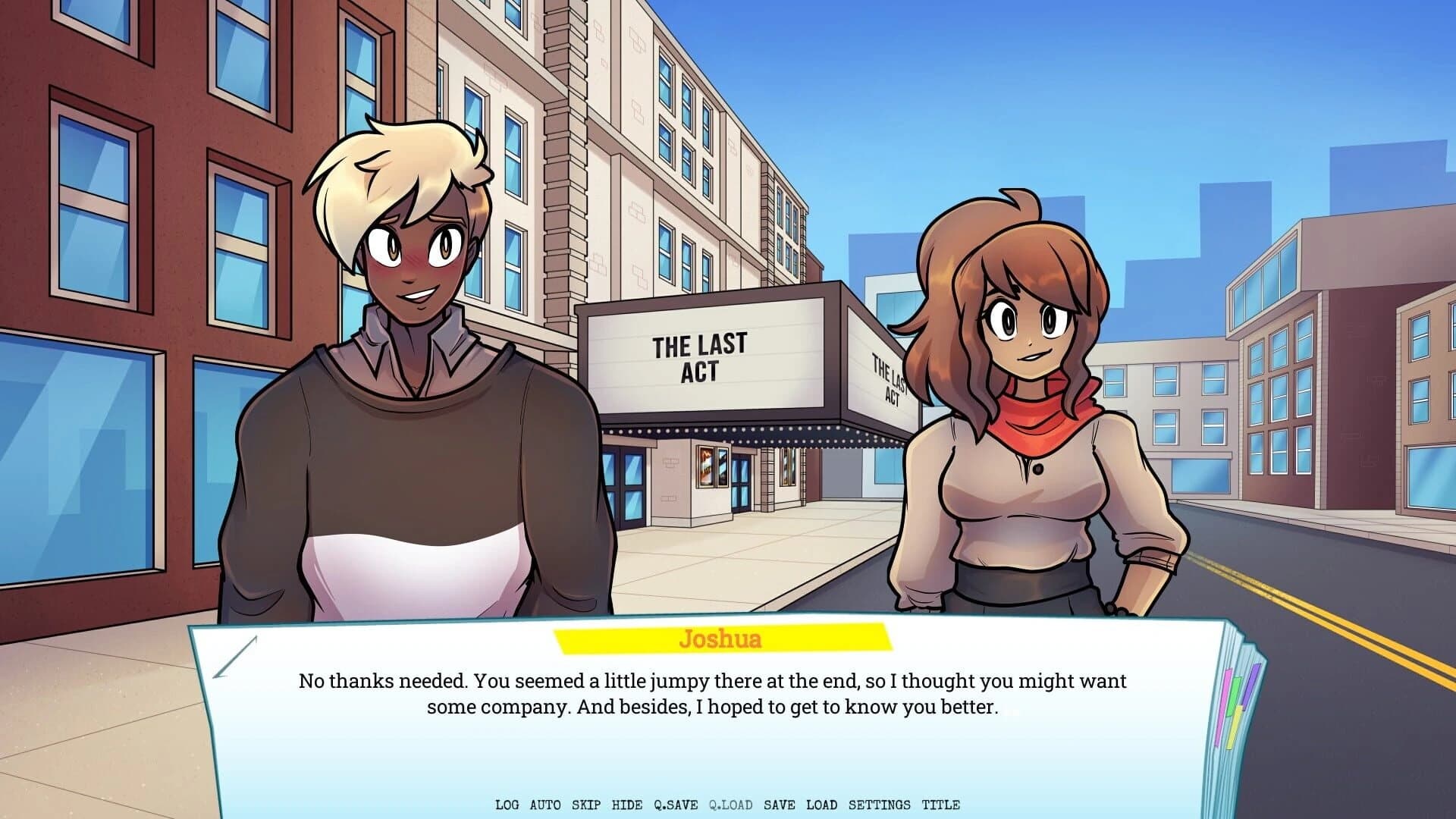The width and height of the screenshot is (1456, 819).
Task: Open the dialogue LOG history
Action: pyautogui.click(x=507, y=805)
